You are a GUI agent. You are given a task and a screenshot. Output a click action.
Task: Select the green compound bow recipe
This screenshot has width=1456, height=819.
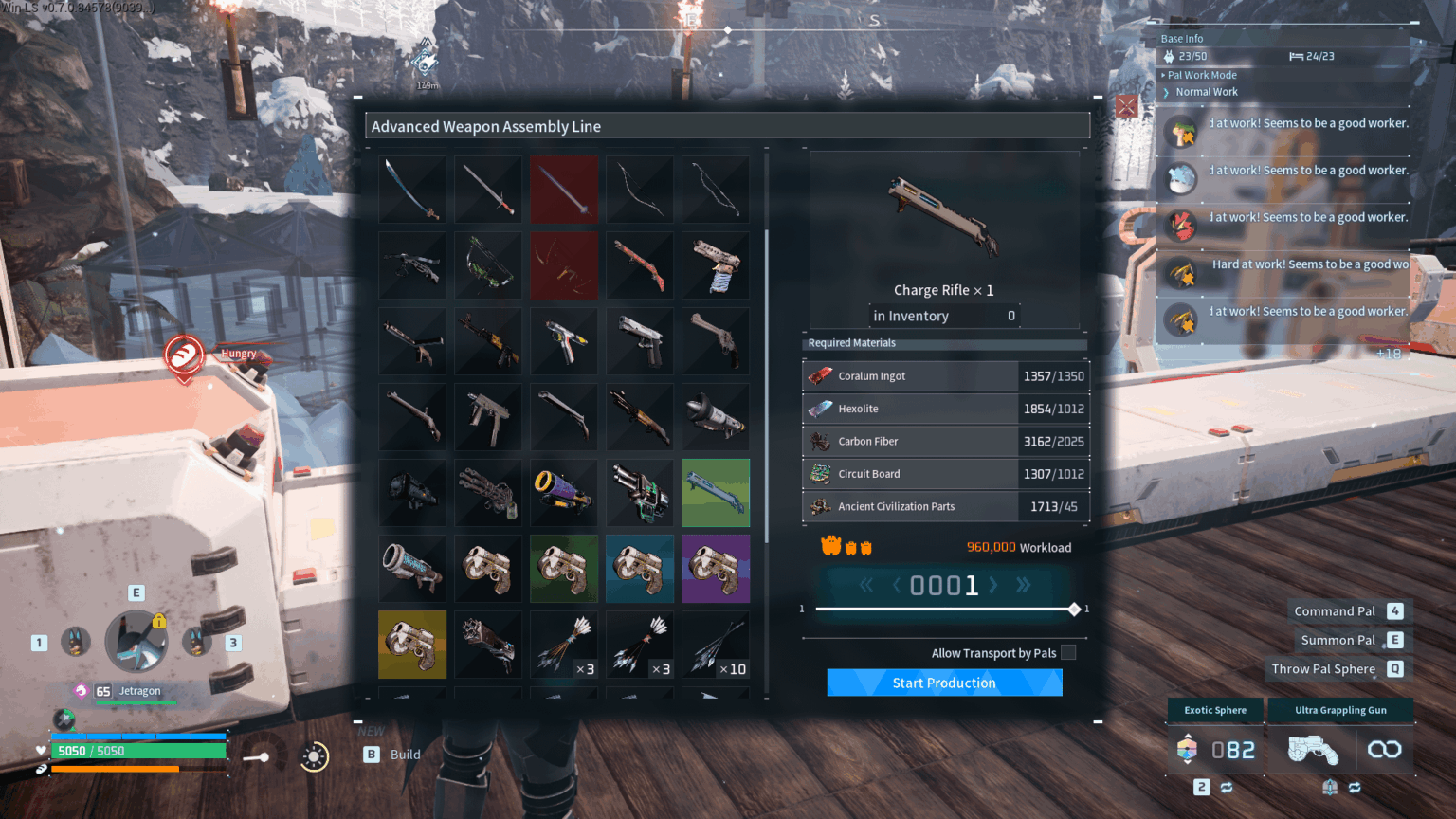click(x=488, y=265)
